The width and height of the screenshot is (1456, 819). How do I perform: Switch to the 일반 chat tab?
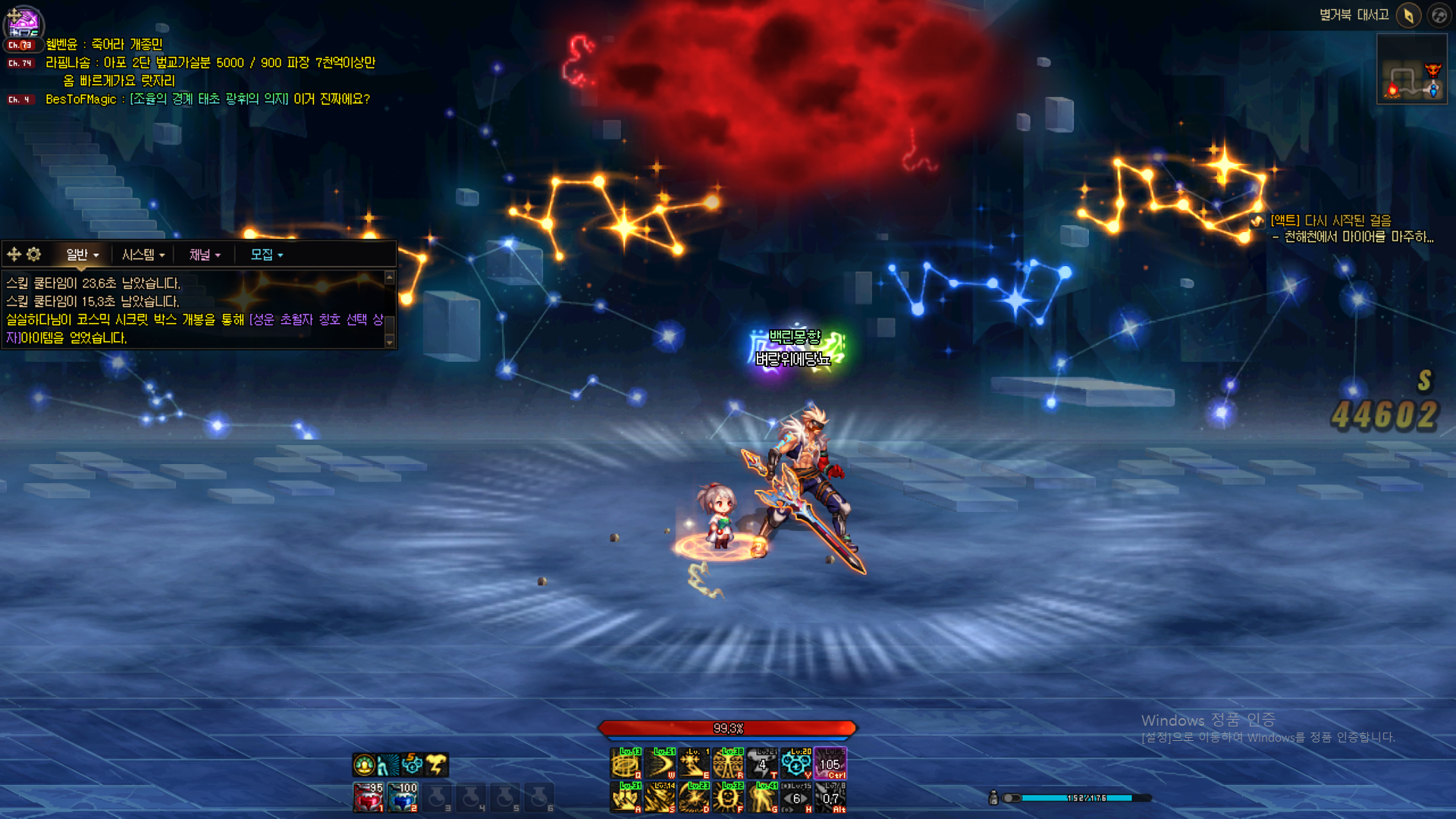82,255
